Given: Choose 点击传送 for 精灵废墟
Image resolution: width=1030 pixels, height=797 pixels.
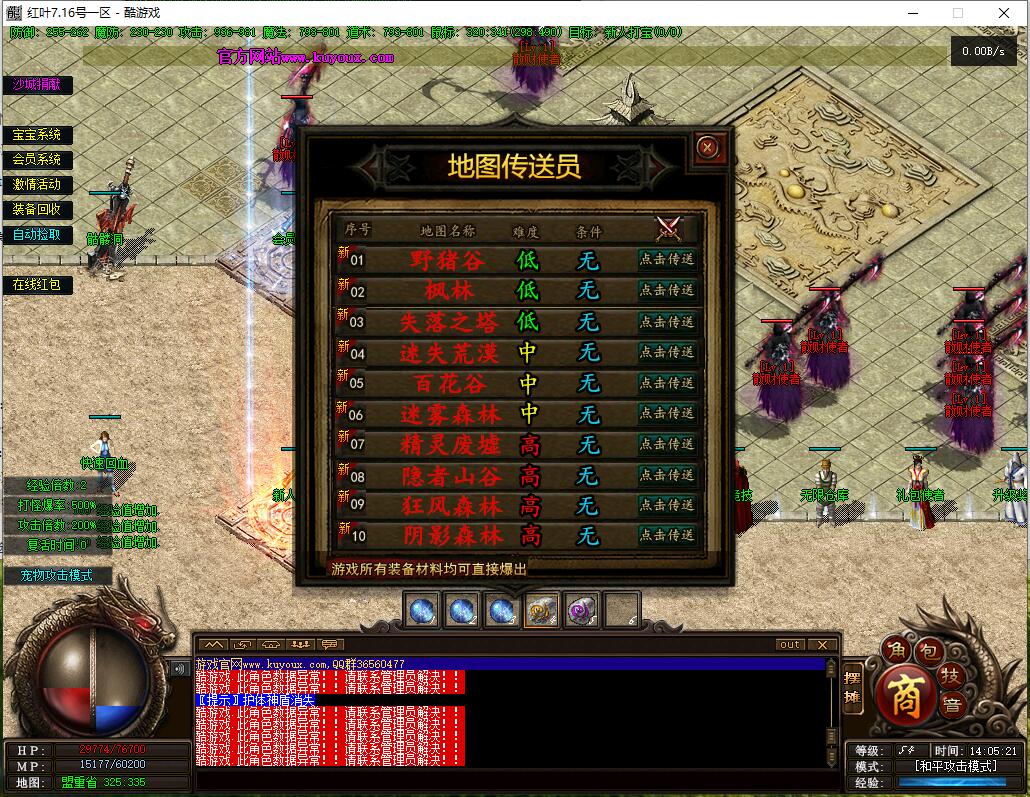Looking at the screenshot, I should (667, 444).
